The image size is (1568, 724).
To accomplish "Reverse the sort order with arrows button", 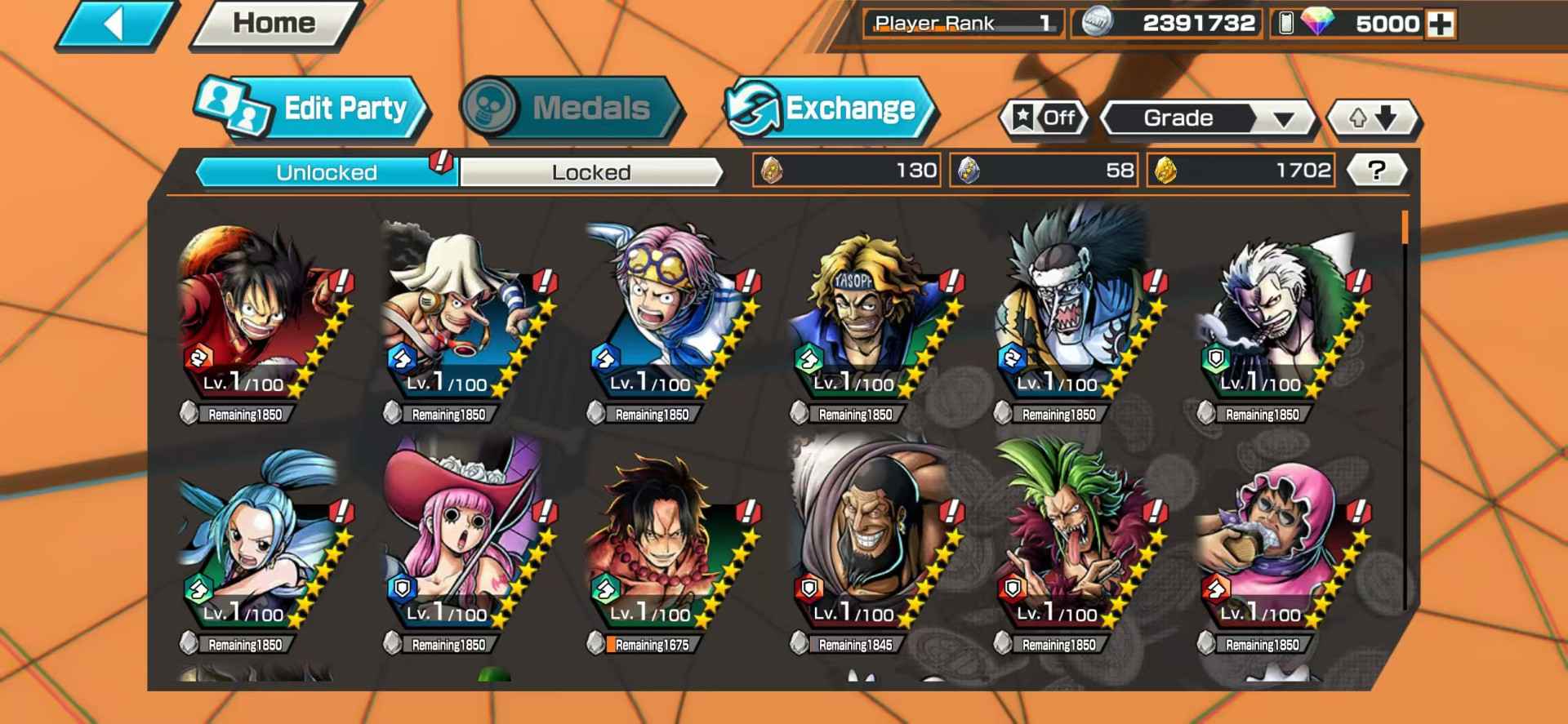I will (1373, 118).
